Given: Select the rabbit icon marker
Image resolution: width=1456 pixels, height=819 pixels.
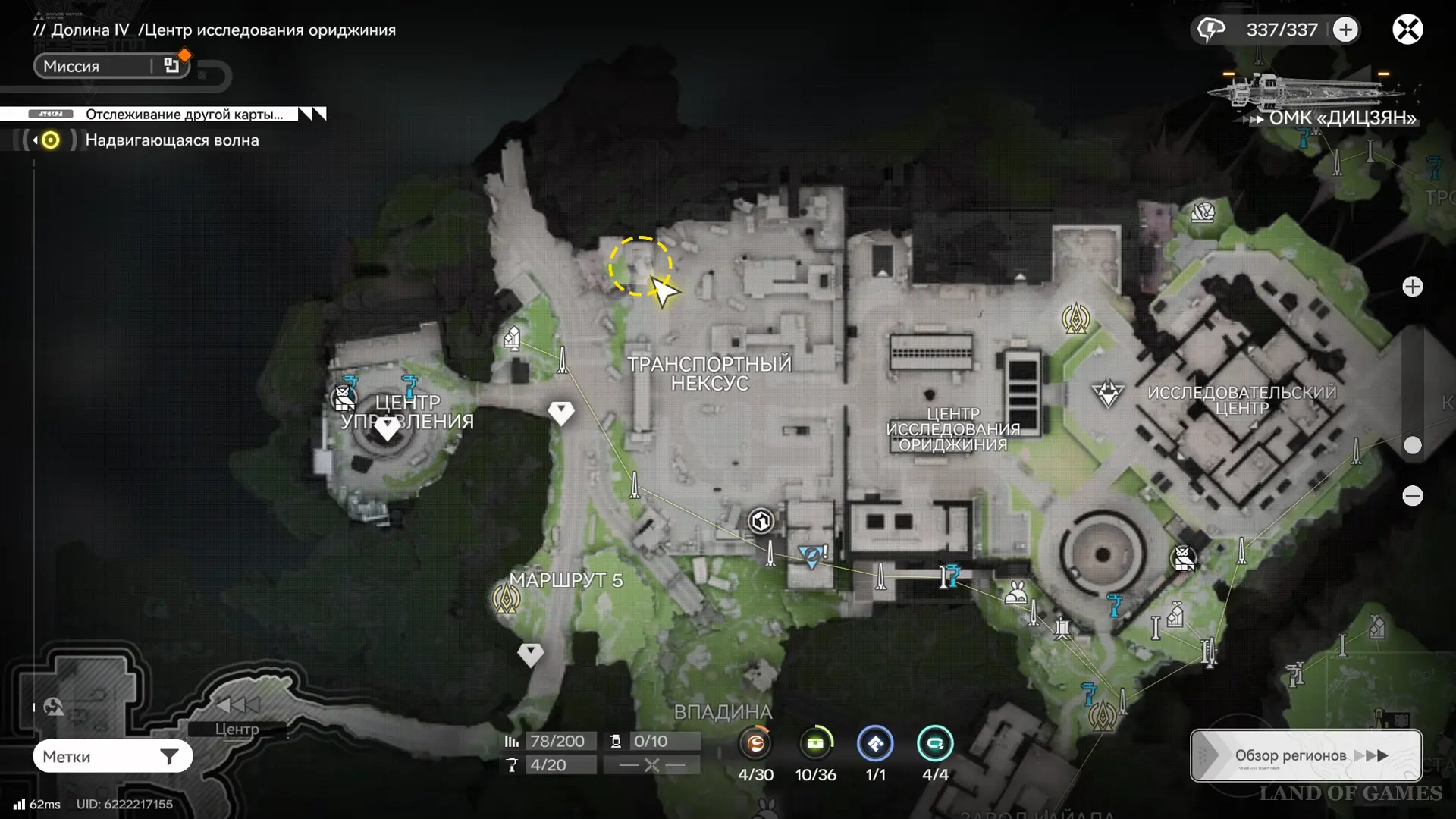Looking at the screenshot, I should click(x=1015, y=592).
